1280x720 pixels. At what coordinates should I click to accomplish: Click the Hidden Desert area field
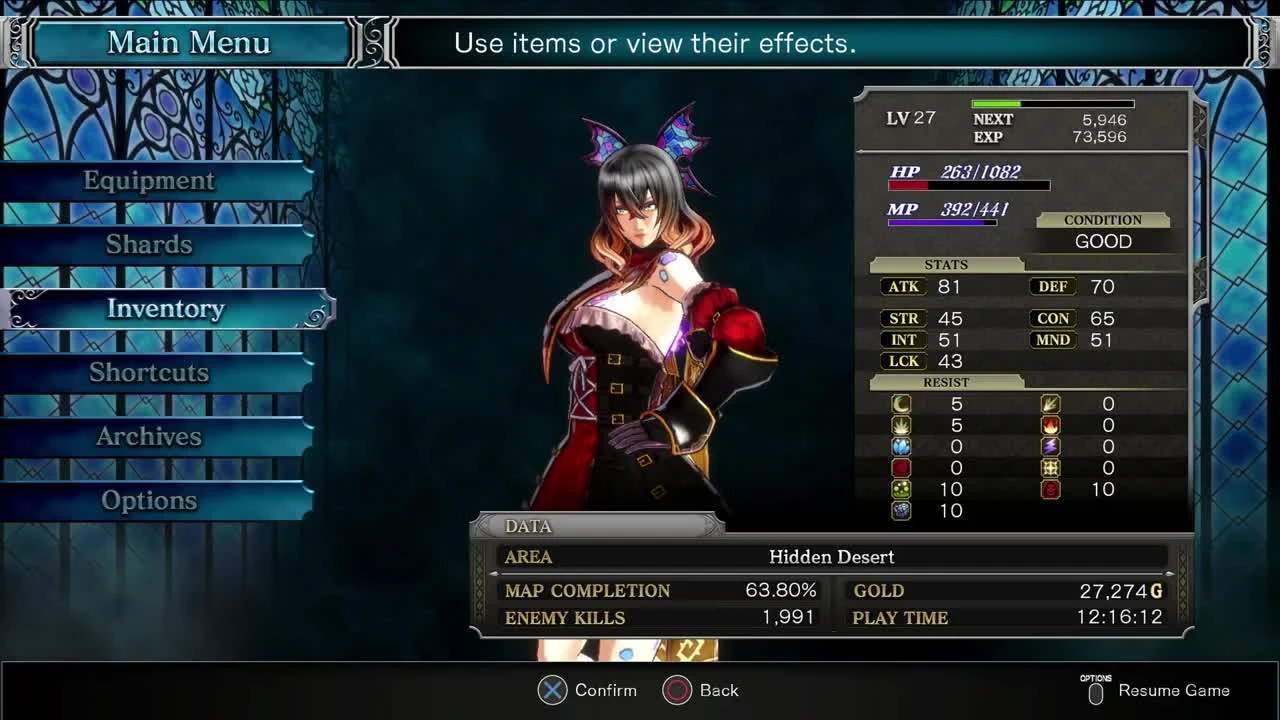[x=832, y=557]
